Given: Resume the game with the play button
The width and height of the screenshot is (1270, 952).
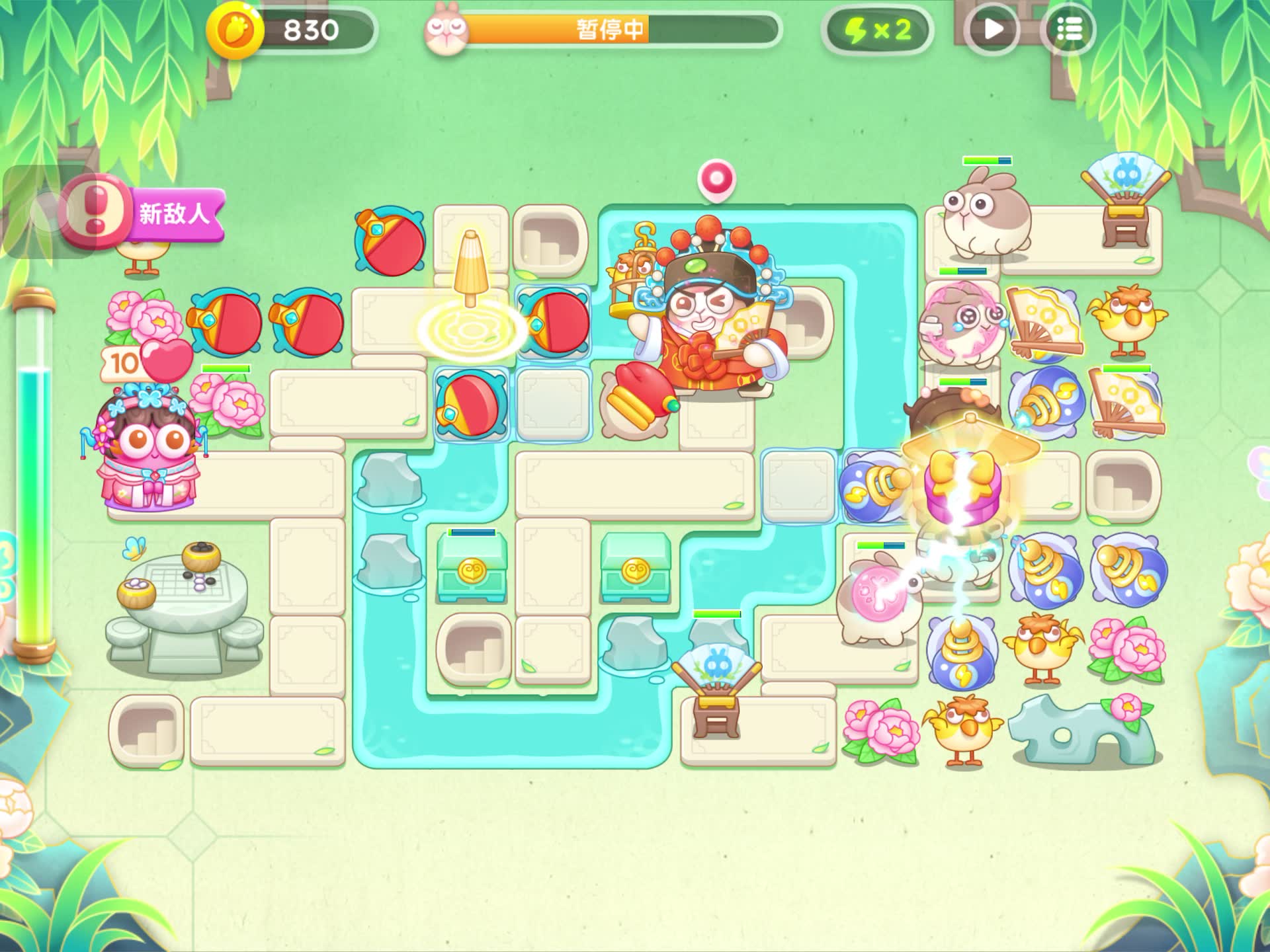Looking at the screenshot, I should (992, 30).
